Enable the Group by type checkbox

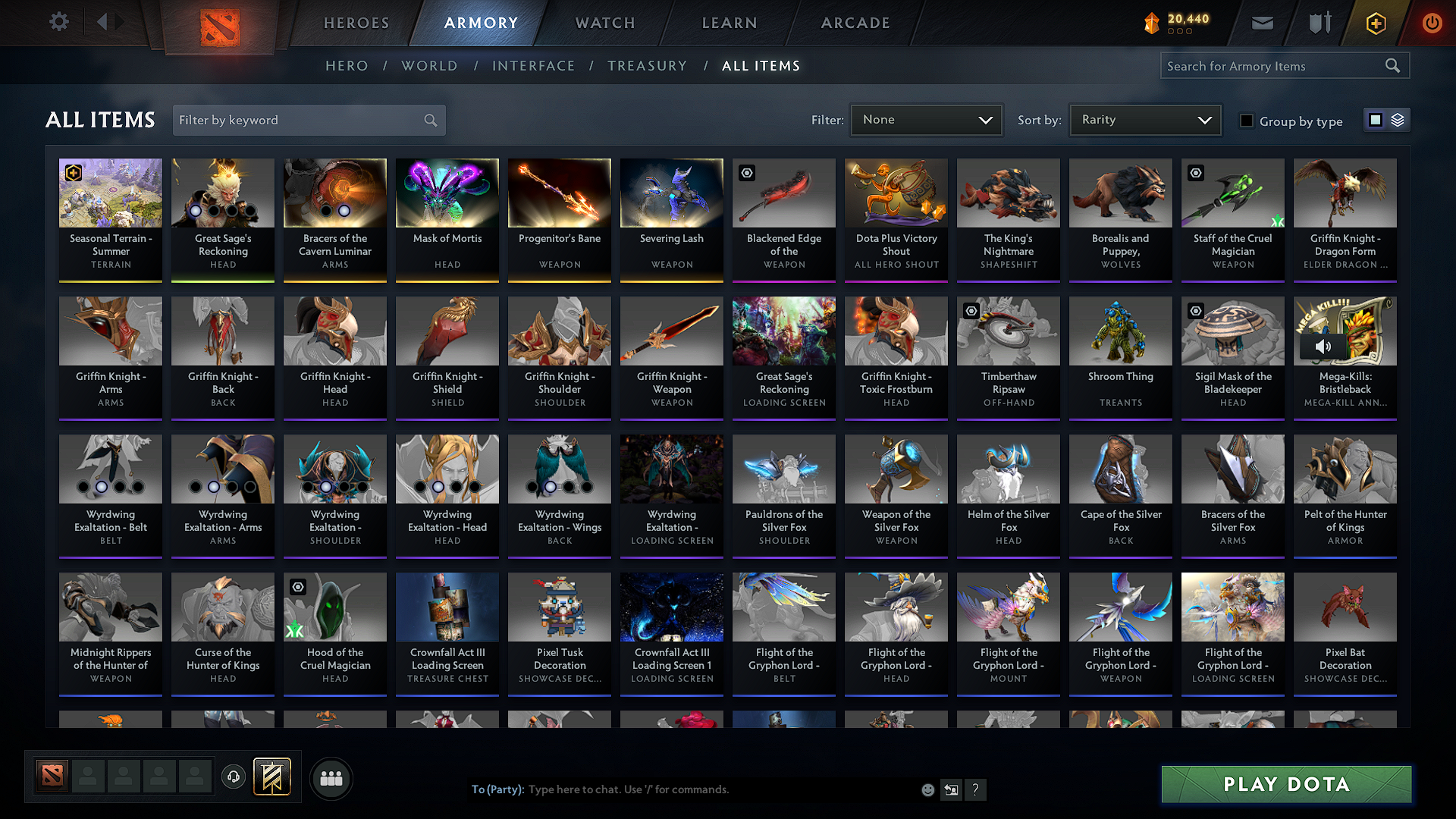(x=1247, y=121)
